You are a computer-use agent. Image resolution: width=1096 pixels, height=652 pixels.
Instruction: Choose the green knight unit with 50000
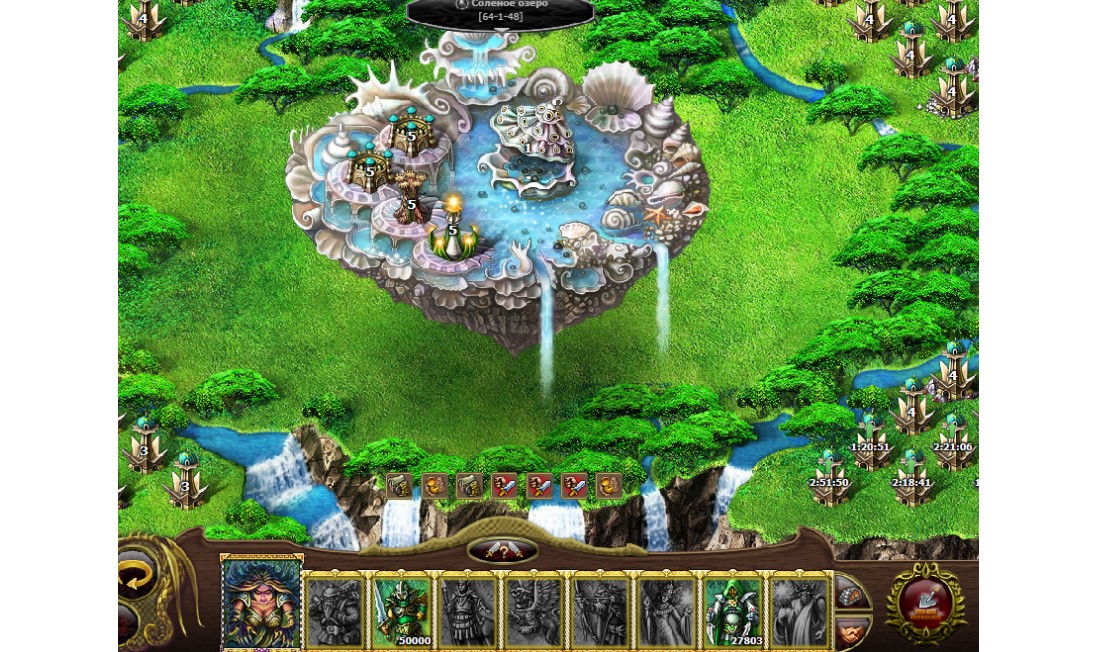401,610
